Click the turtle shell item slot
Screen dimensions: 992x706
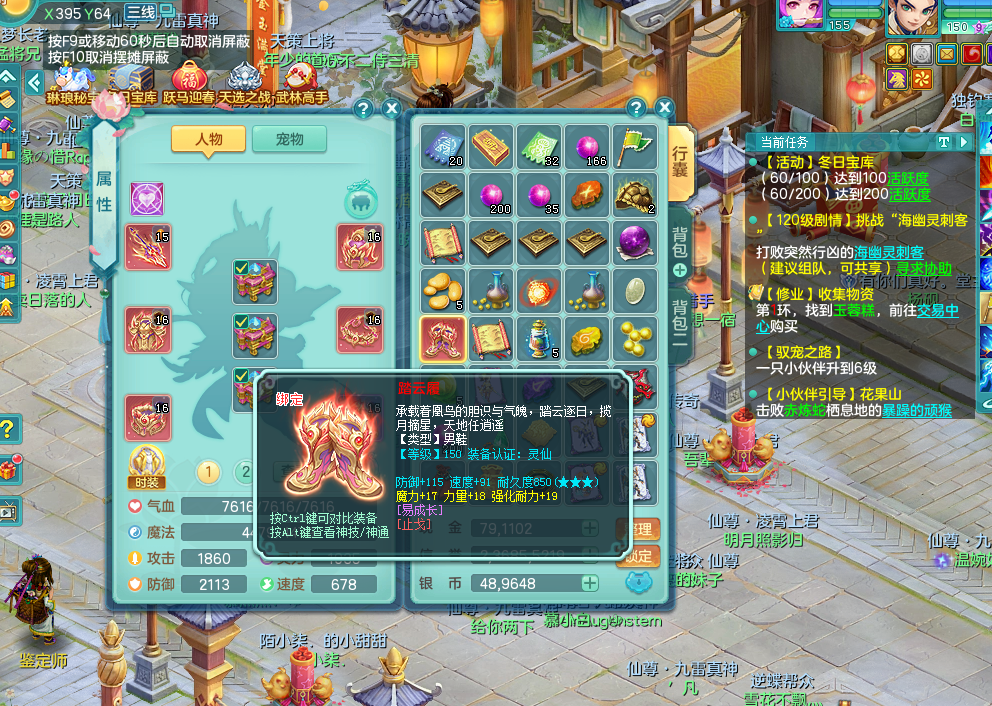tap(636, 195)
